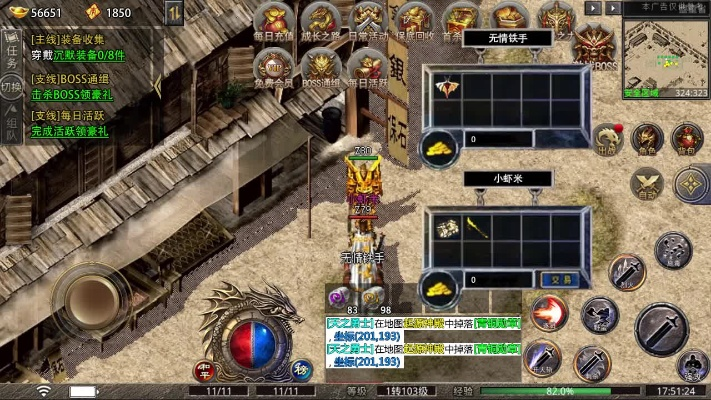Open the 背包 bag icon
The height and width of the screenshot is (400, 711).
pyautogui.click(x=687, y=139)
